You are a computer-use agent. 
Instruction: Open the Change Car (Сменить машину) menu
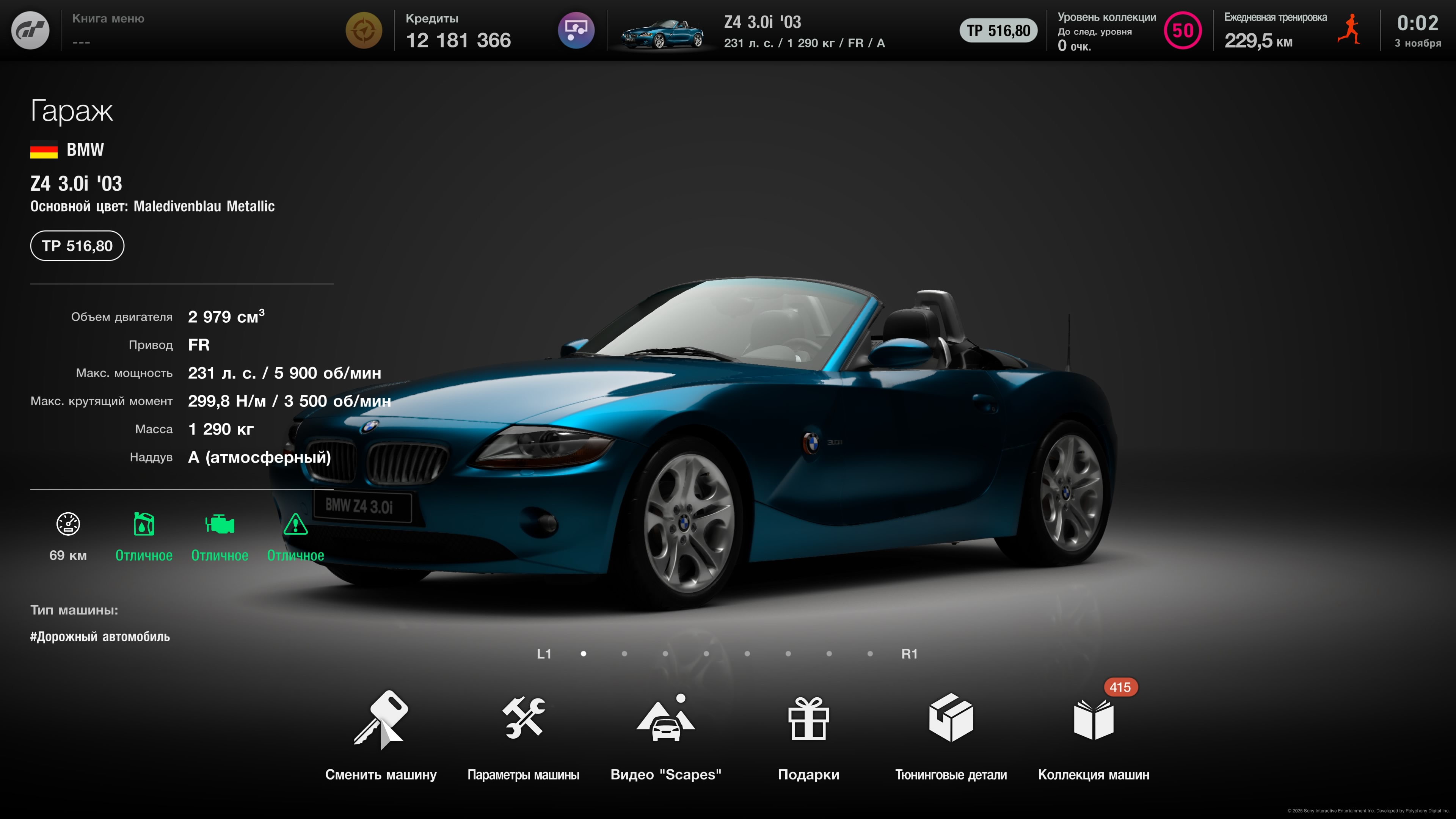(x=380, y=735)
